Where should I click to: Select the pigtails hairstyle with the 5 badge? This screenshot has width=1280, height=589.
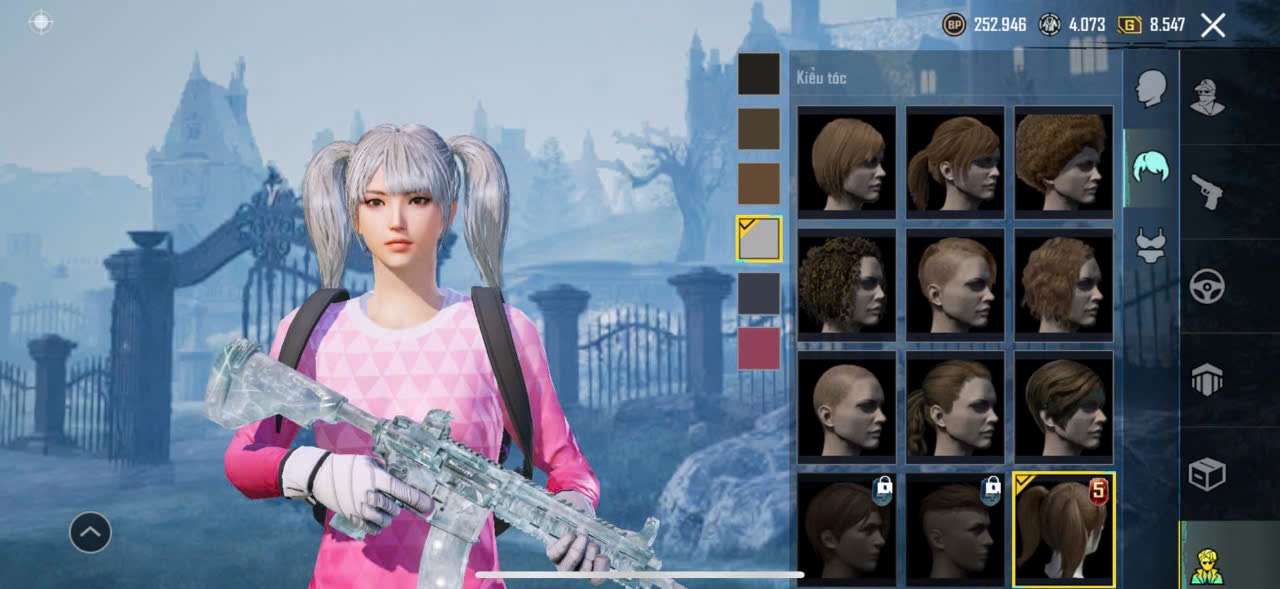tap(1063, 529)
